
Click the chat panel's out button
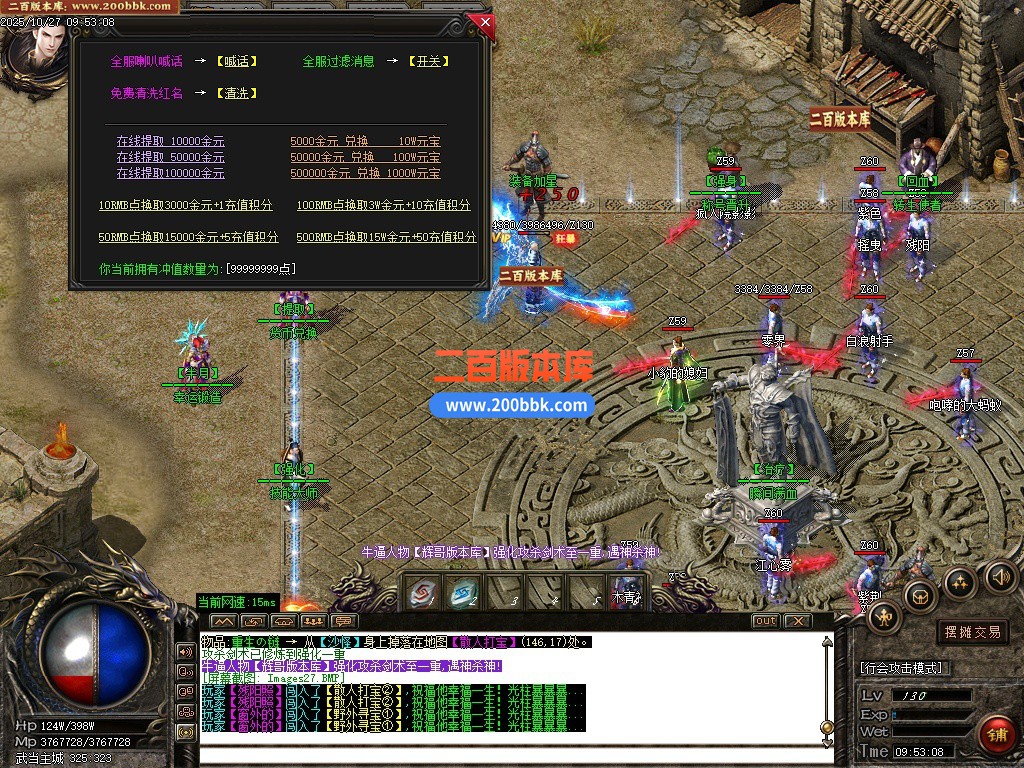point(765,621)
